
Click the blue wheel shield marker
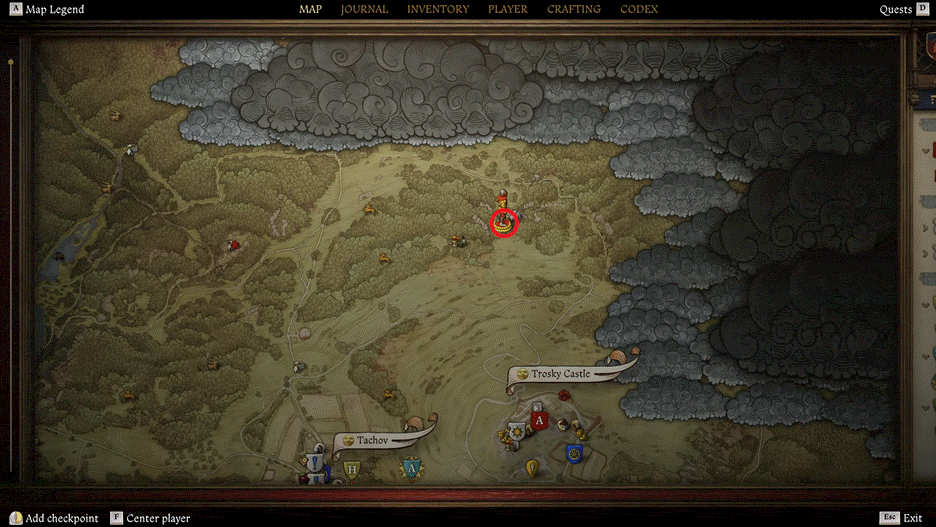574,453
